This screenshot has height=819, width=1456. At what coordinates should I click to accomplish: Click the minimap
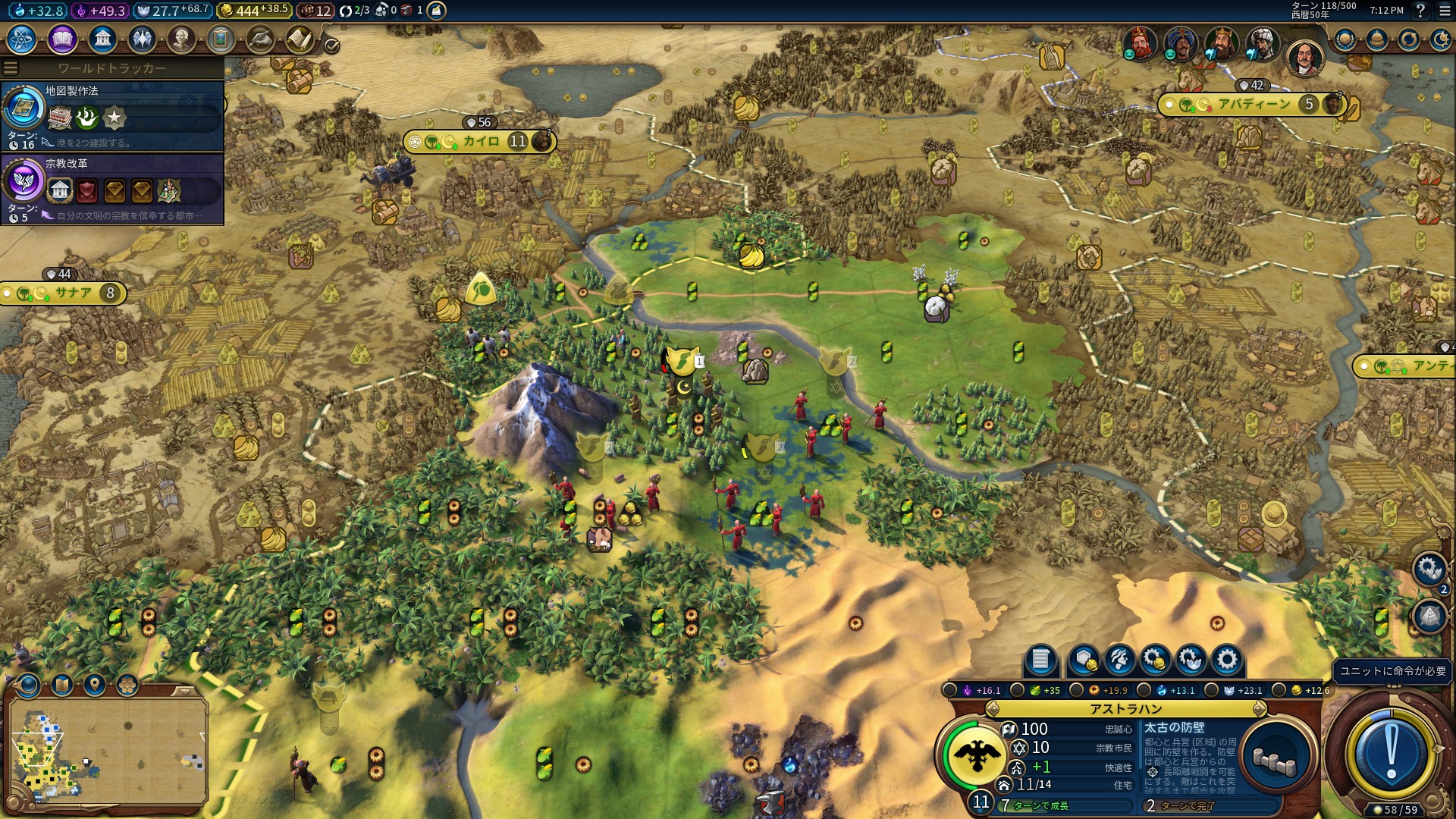tap(108, 751)
